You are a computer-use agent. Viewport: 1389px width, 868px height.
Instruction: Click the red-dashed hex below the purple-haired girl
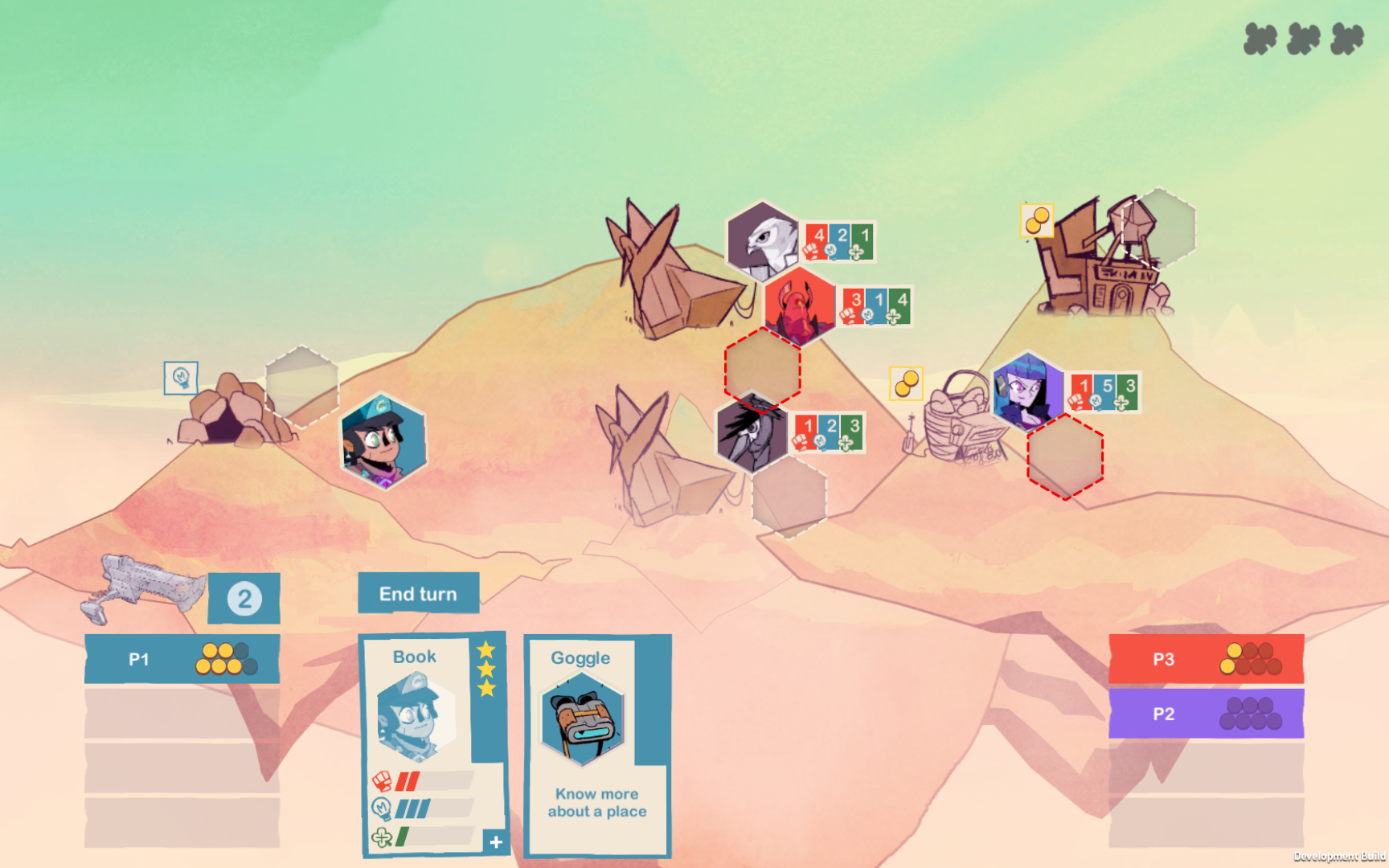[x=1065, y=457]
